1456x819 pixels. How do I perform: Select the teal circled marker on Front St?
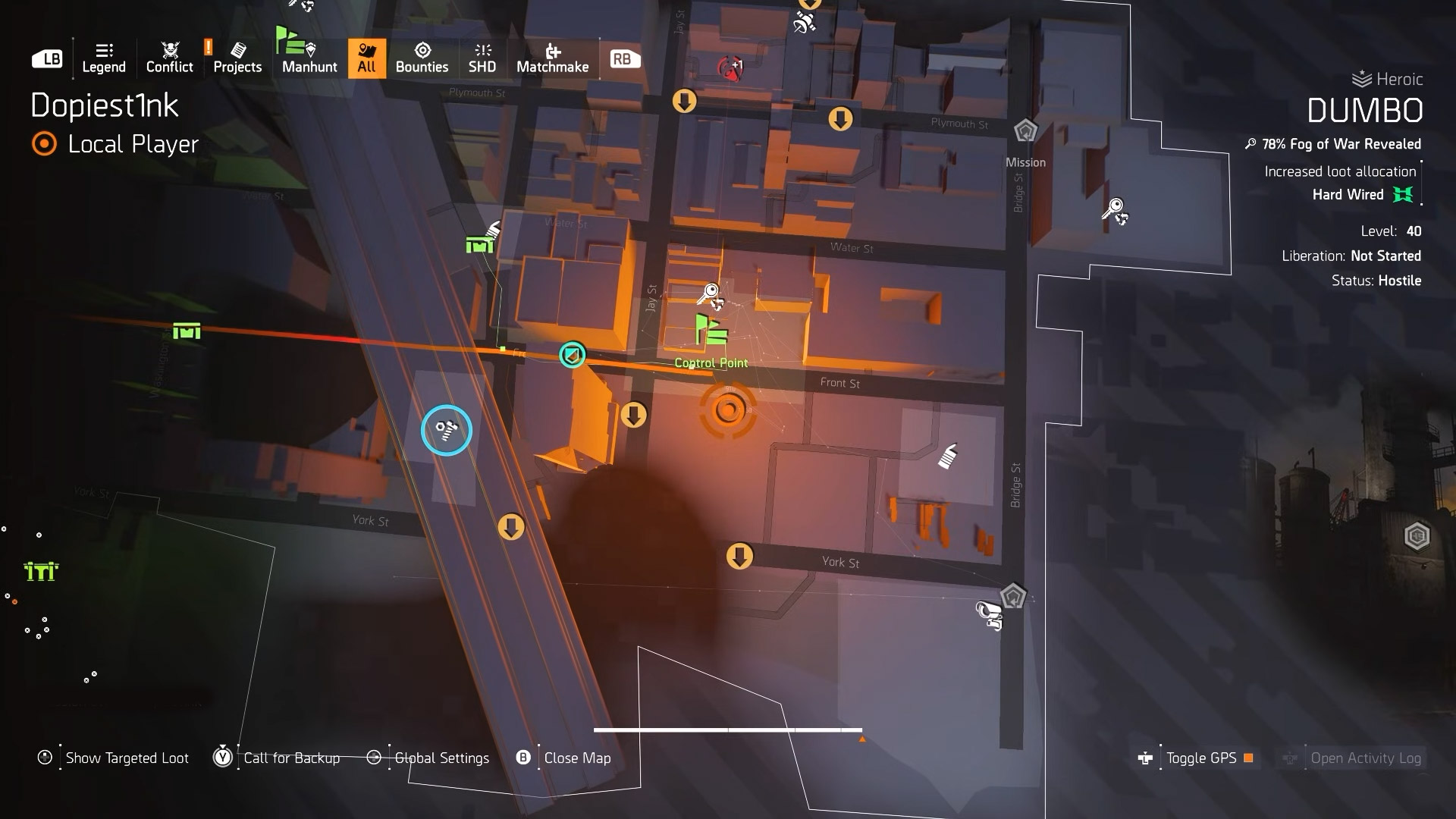pyautogui.click(x=573, y=354)
